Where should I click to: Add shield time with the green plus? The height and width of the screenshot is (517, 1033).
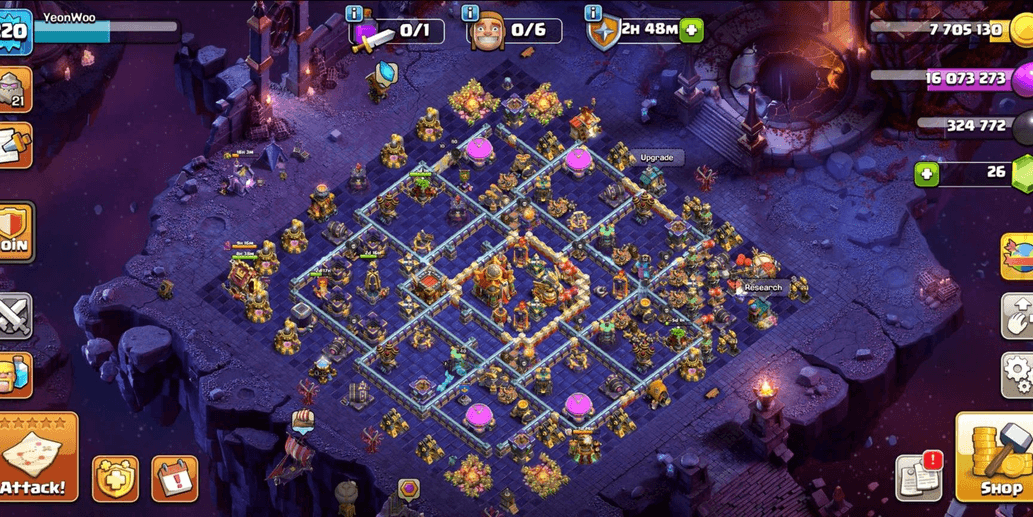691,30
